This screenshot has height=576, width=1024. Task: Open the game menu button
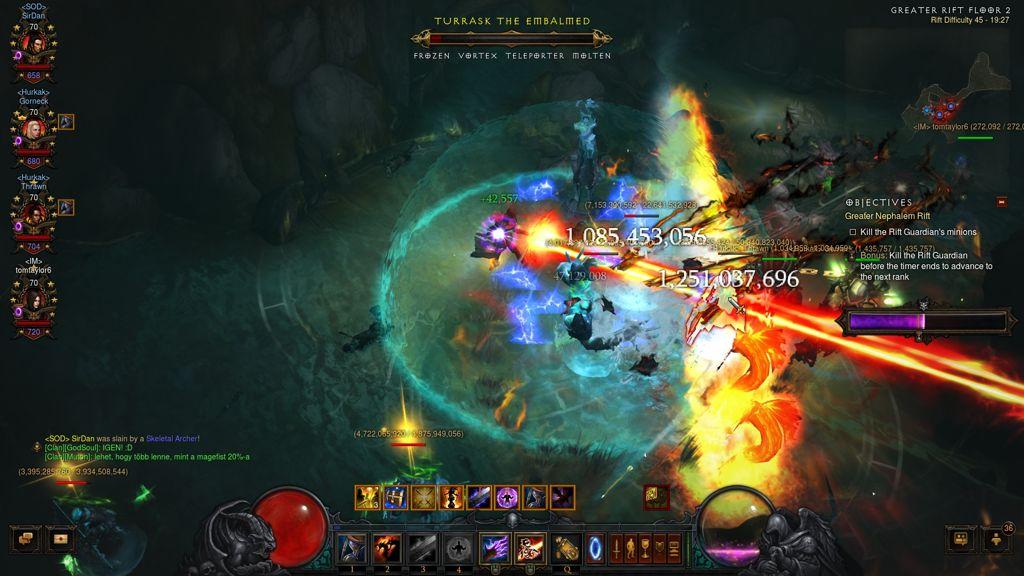tap(673, 548)
